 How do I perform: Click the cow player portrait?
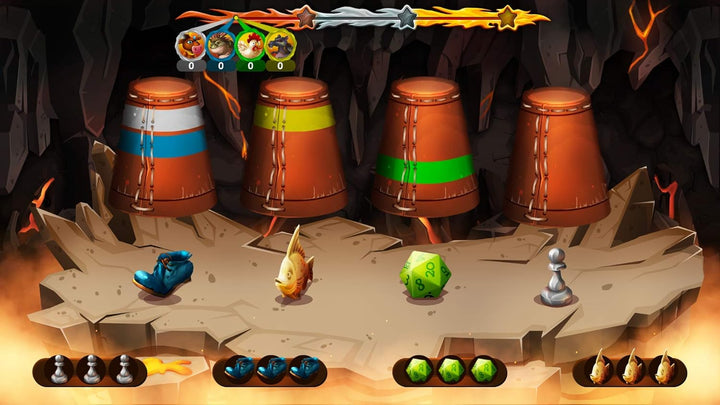[x=191, y=46]
